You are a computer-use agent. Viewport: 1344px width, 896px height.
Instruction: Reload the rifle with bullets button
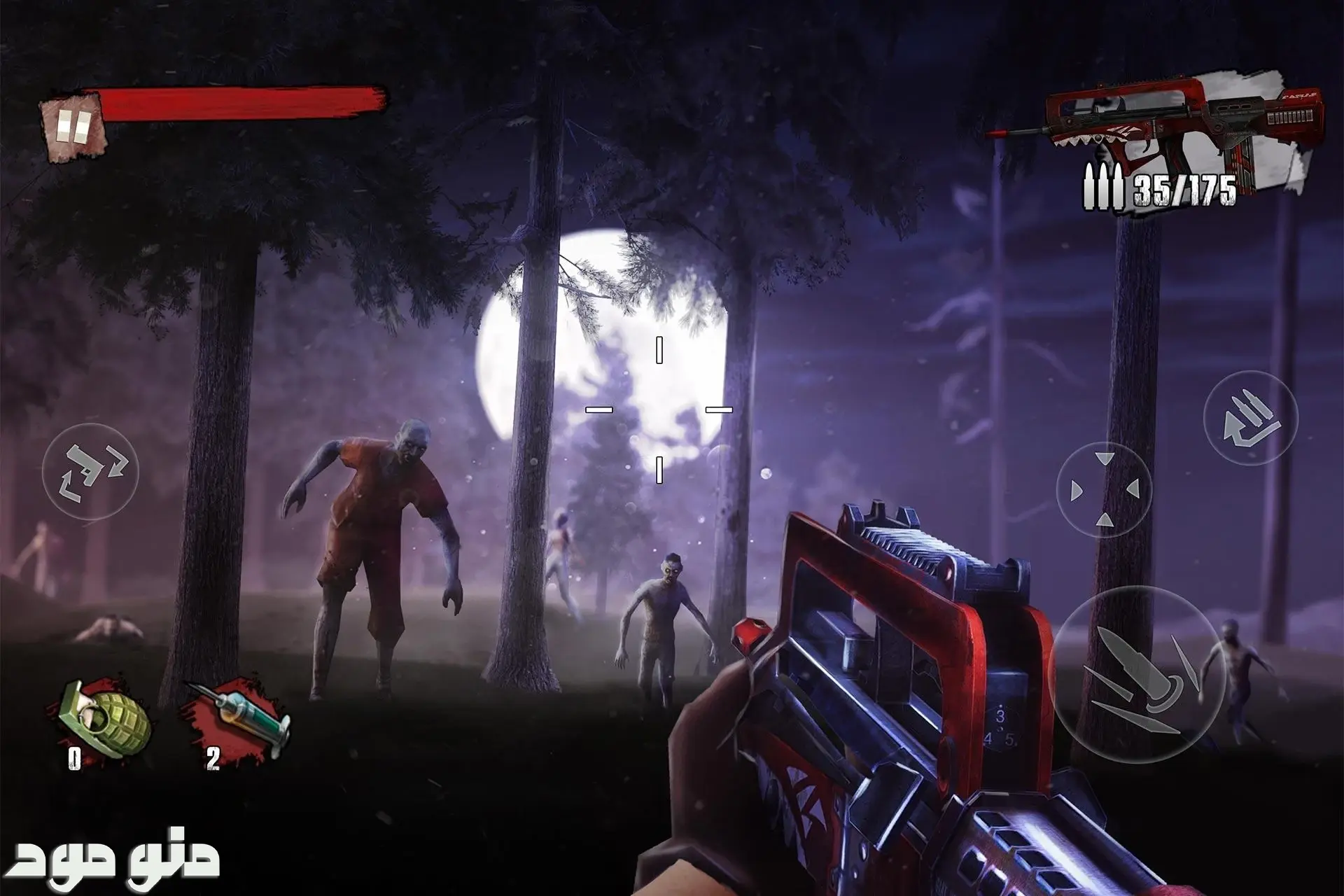point(1250,418)
